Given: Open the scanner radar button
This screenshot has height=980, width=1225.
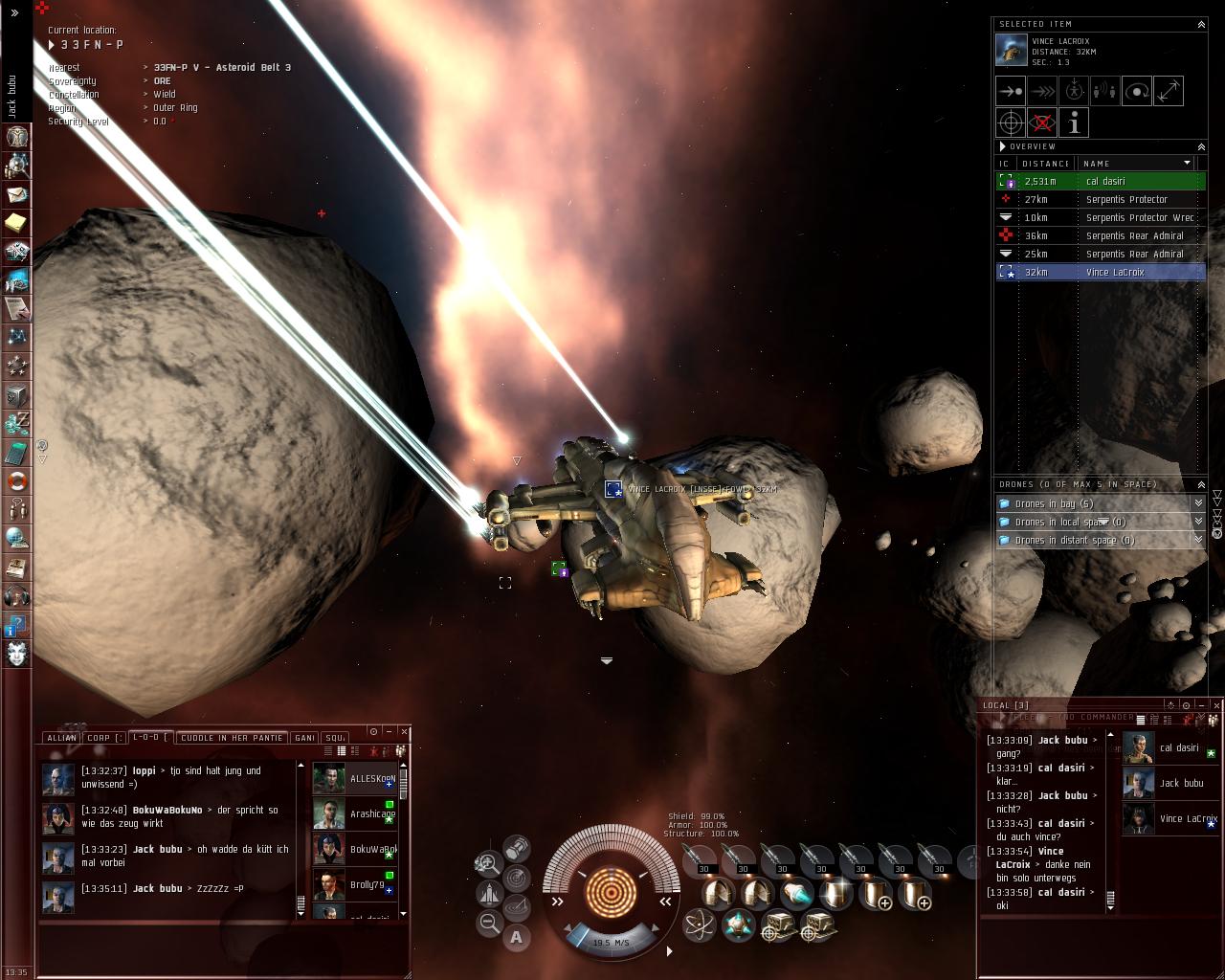Looking at the screenshot, I should [517, 876].
